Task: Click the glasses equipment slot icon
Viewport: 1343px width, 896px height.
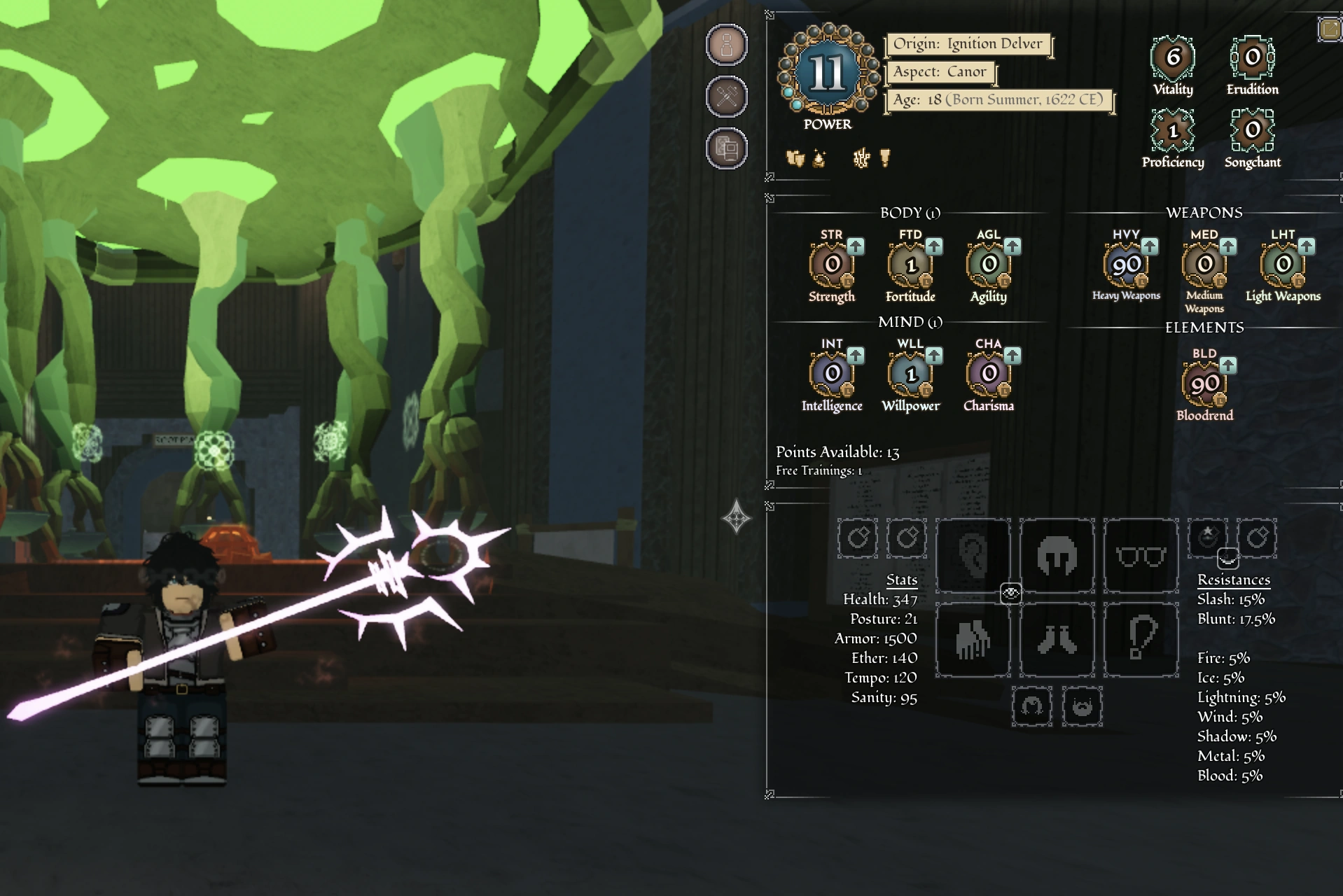Action: (x=1140, y=556)
